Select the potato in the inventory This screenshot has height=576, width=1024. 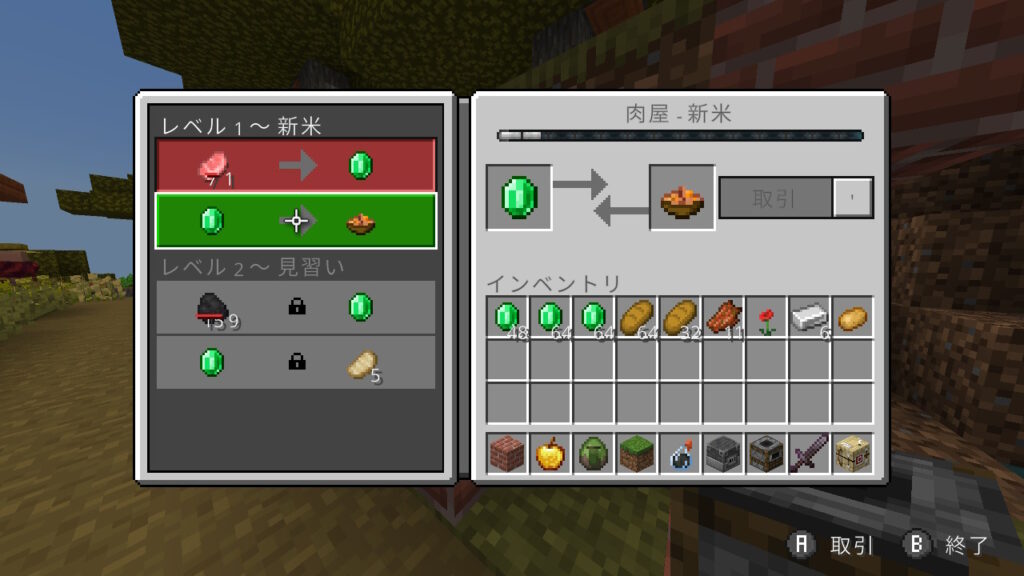coord(852,318)
